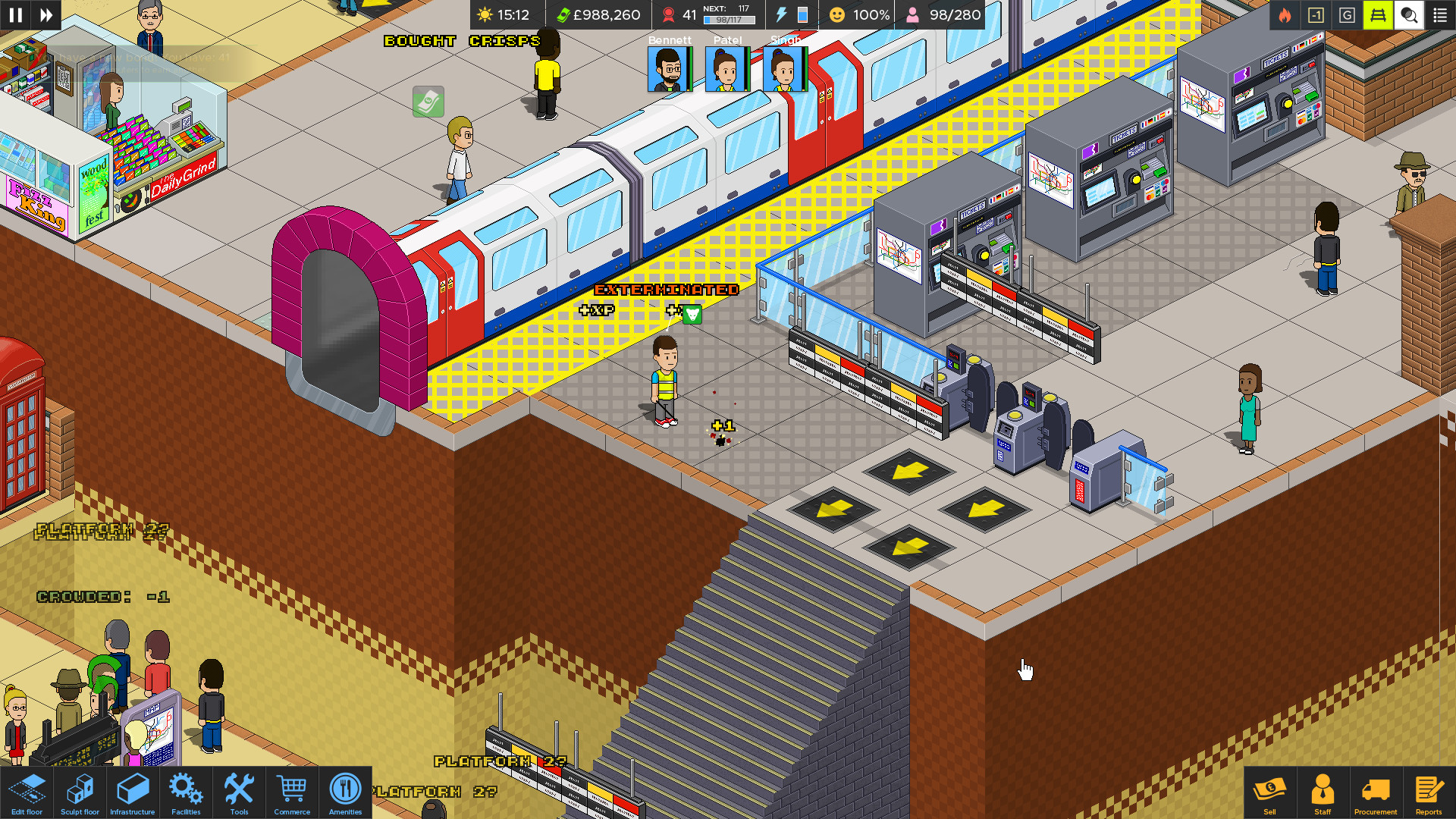1456x819 pixels.
Task: Open the Edit floor tool
Action: [26, 792]
